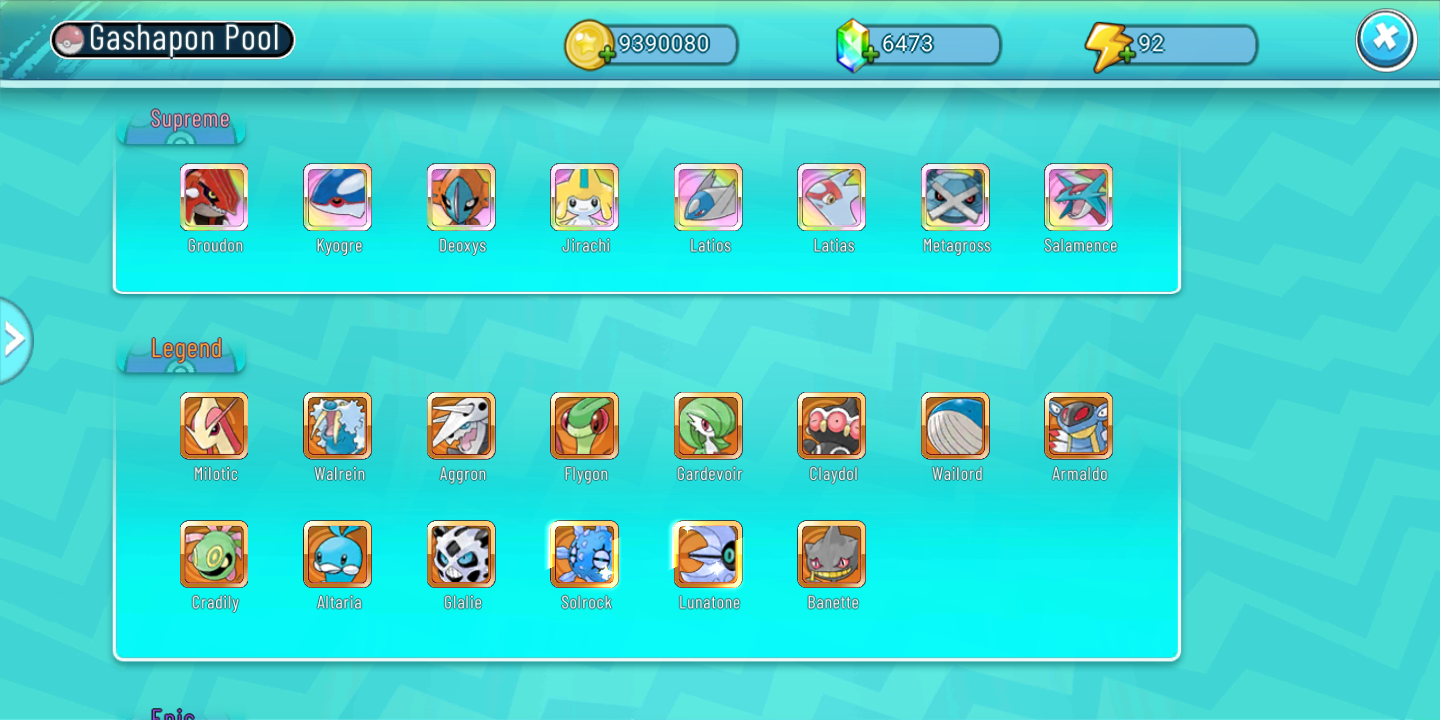Select the Legend section header
This screenshot has width=1440, height=720.
[x=185, y=349]
